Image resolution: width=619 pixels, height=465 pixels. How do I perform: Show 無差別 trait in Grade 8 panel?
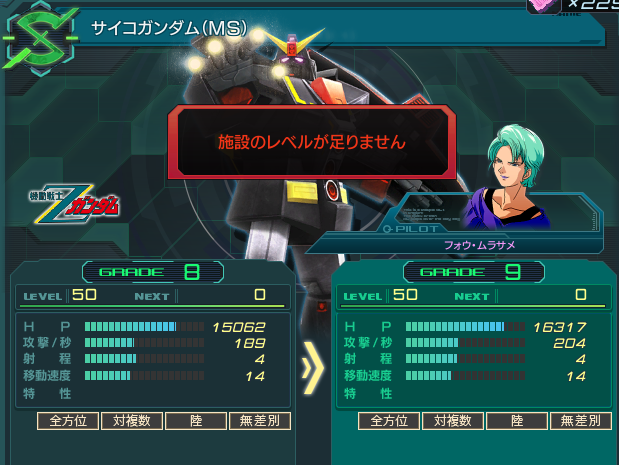pyautogui.click(x=260, y=421)
